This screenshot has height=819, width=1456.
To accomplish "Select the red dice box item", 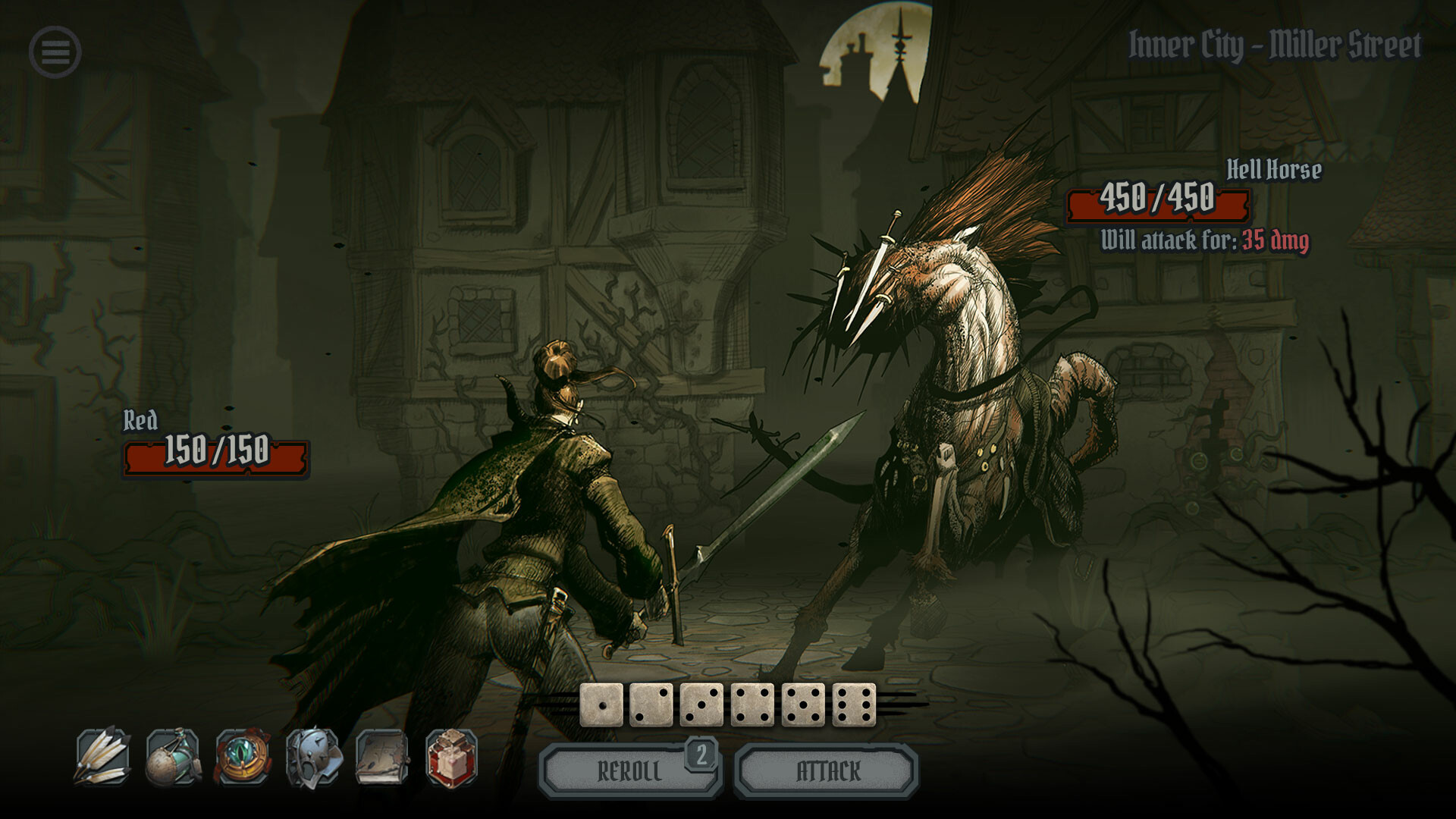I will (x=452, y=756).
